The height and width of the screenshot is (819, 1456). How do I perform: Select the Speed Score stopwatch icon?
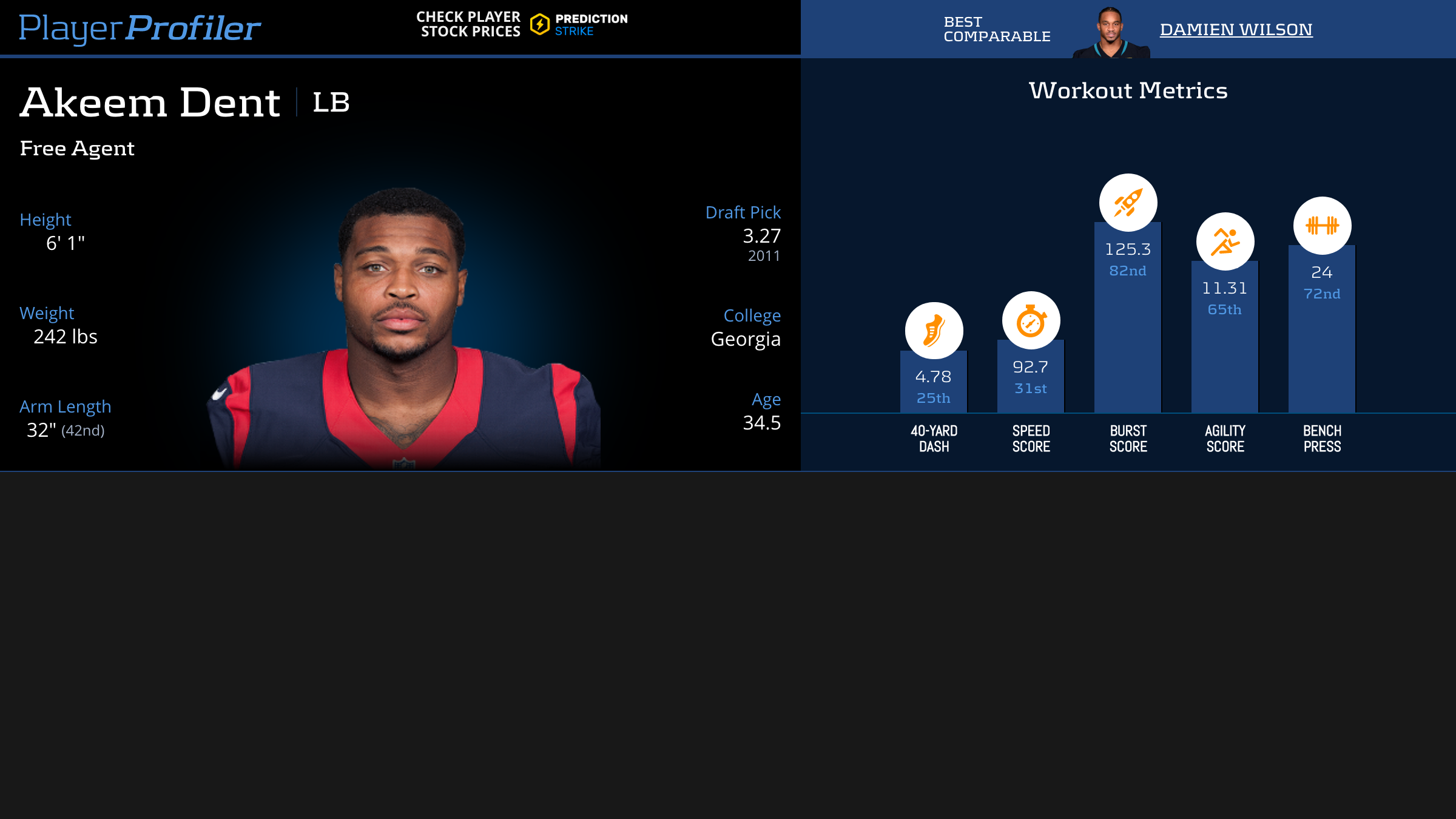1031,320
